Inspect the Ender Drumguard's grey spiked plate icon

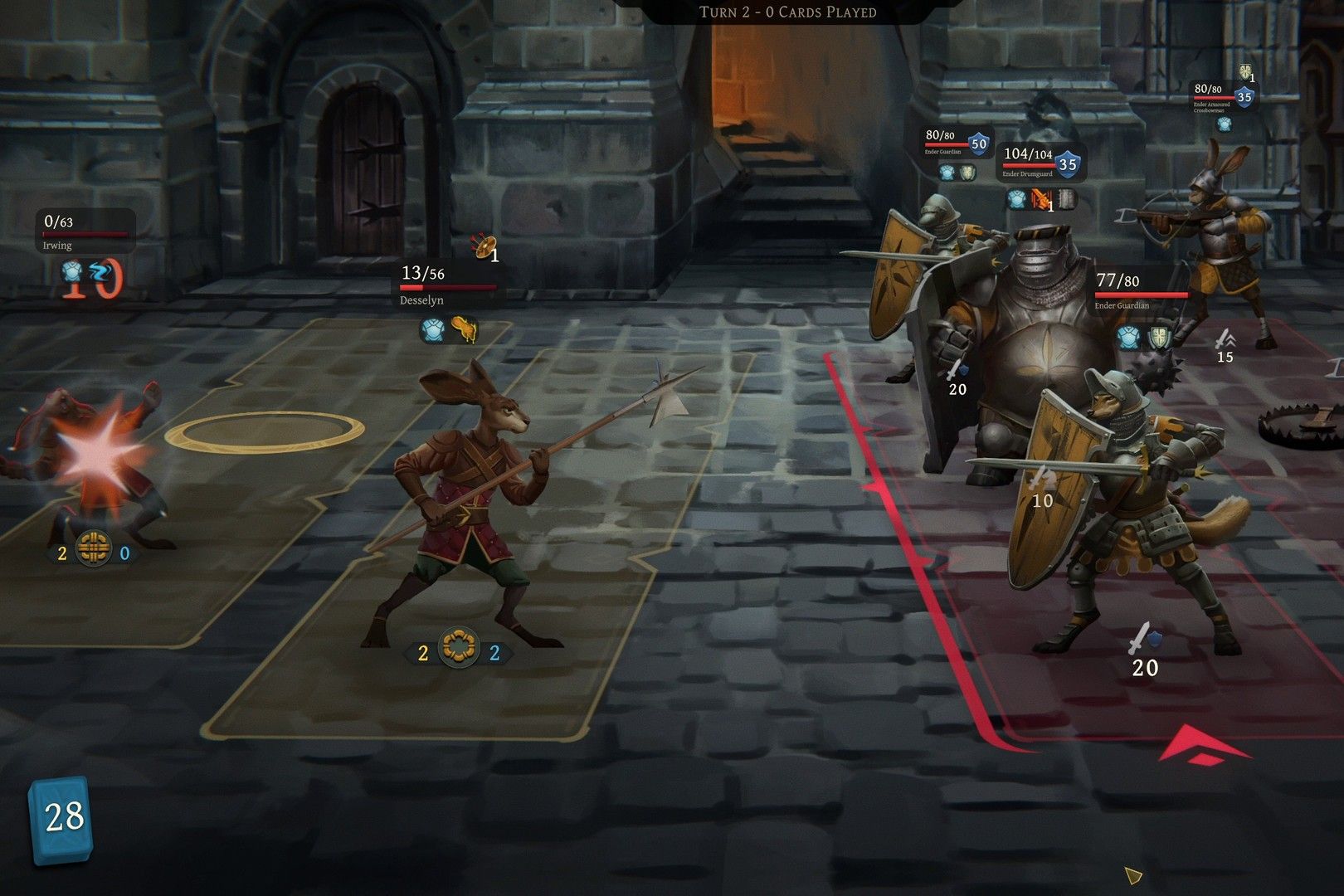(1067, 199)
